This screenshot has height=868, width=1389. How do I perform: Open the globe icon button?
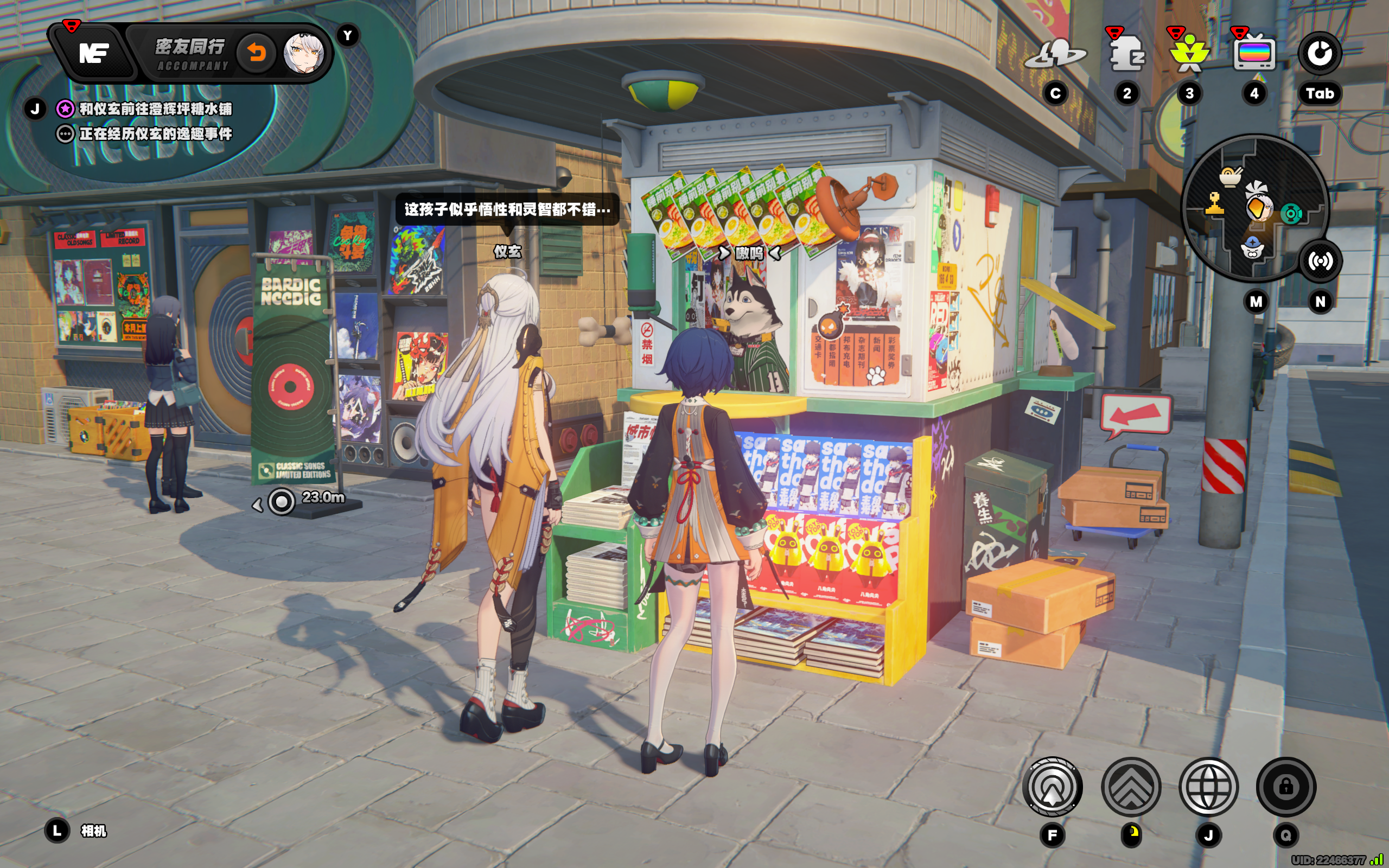[x=1208, y=787]
